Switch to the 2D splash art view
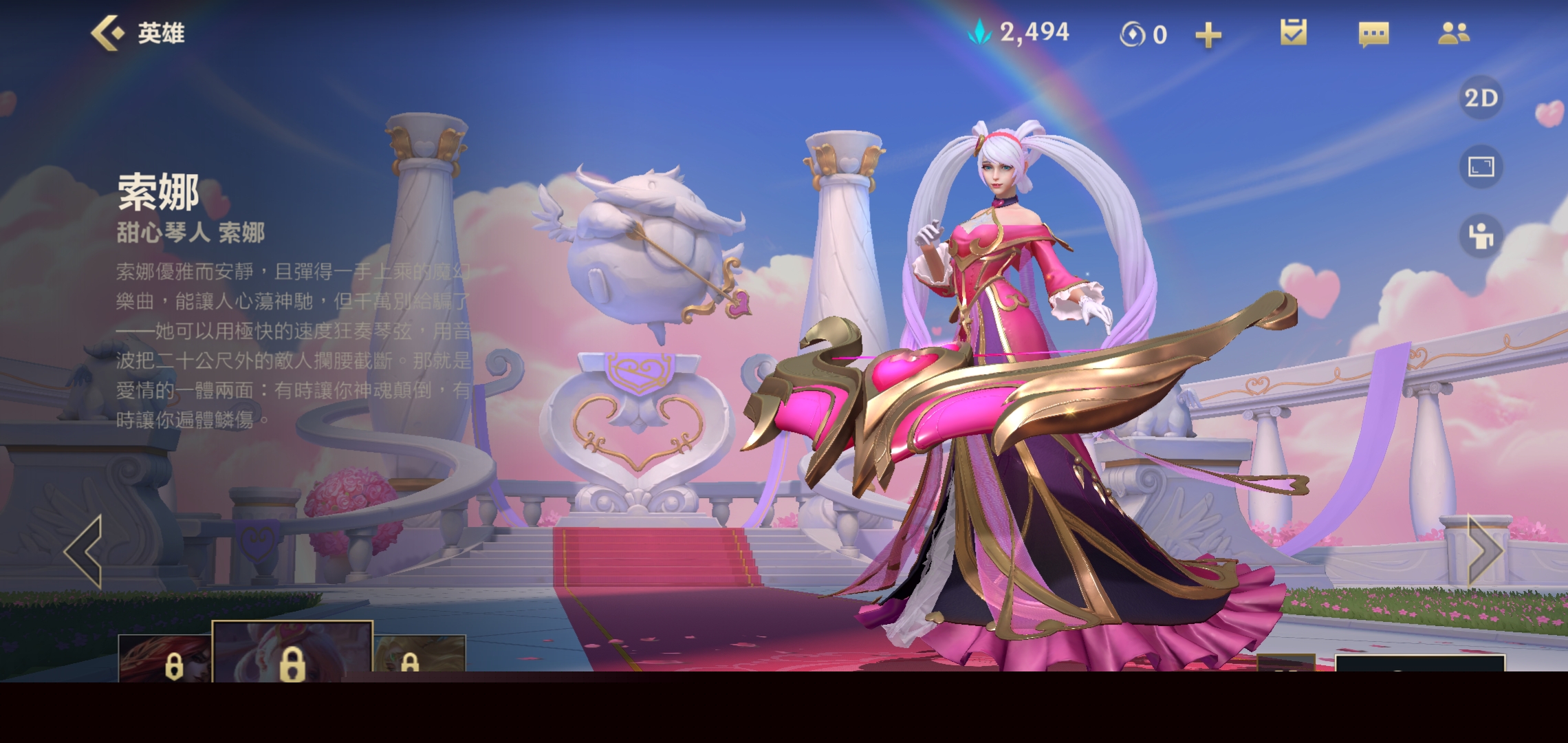The image size is (1568, 743). [1481, 98]
